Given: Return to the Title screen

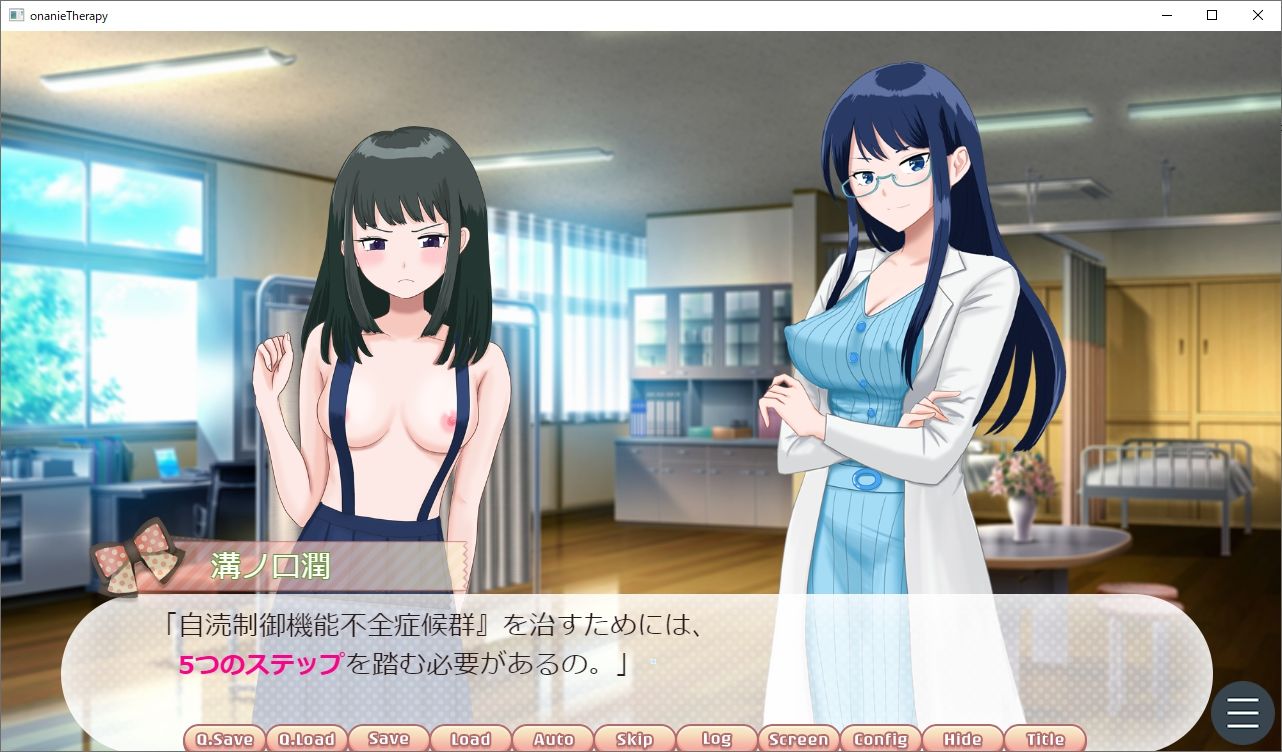Looking at the screenshot, I should point(1044,738).
